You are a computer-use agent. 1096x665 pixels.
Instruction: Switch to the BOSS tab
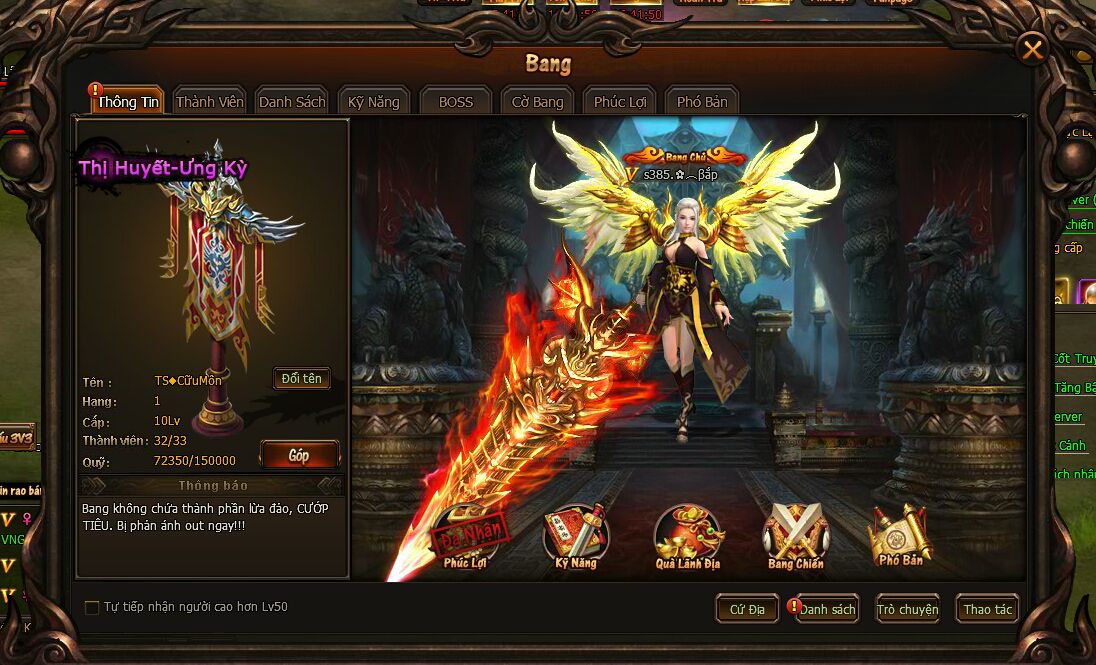pyautogui.click(x=456, y=102)
